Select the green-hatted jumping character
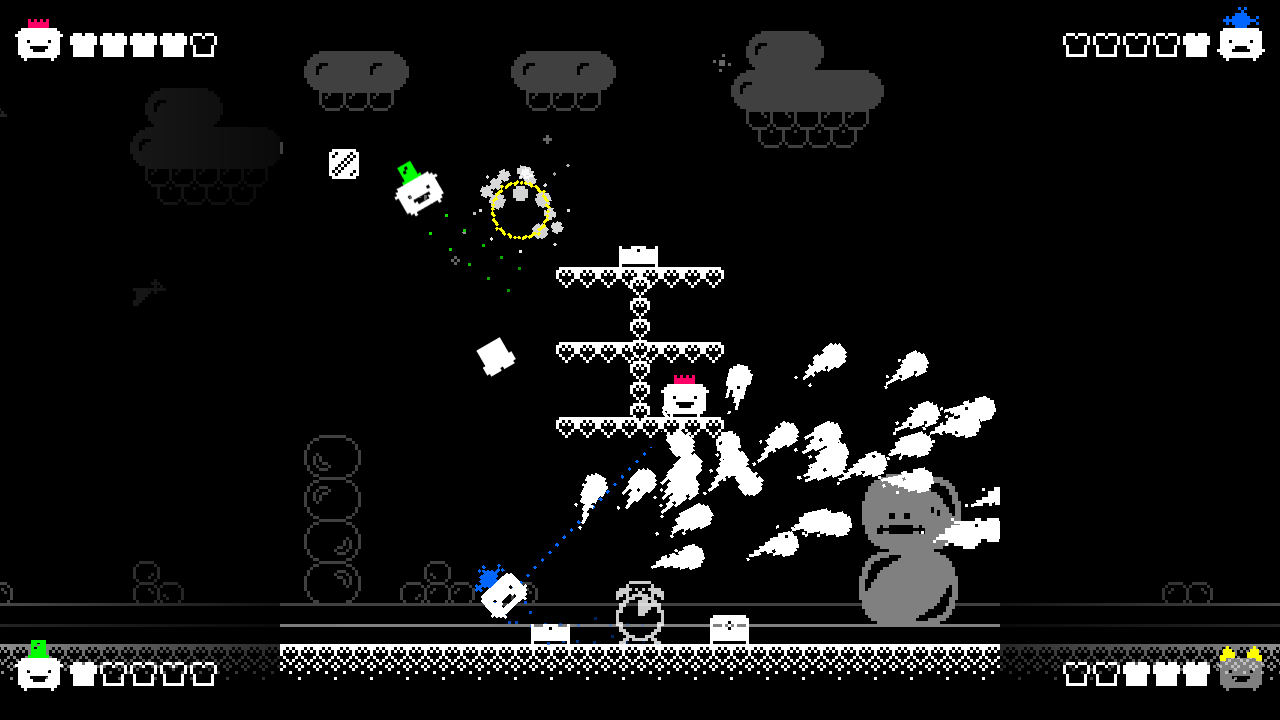The width and height of the screenshot is (1280, 720). (x=417, y=190)
